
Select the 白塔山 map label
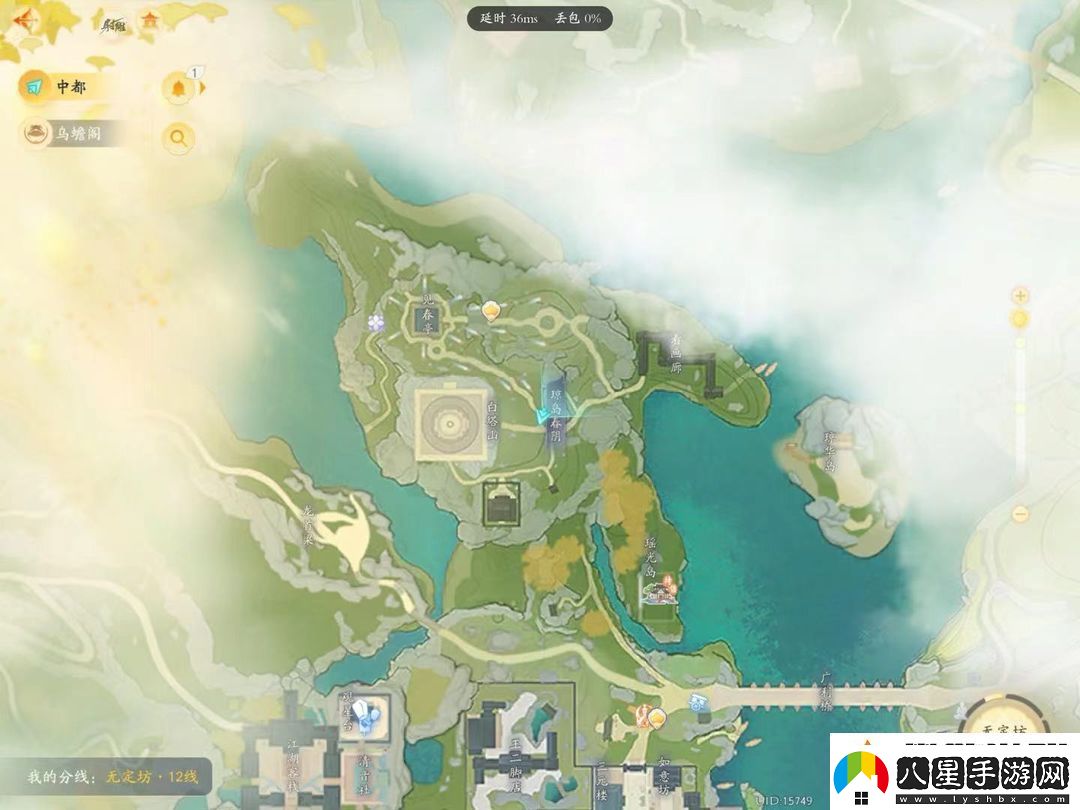click(492, 422)
